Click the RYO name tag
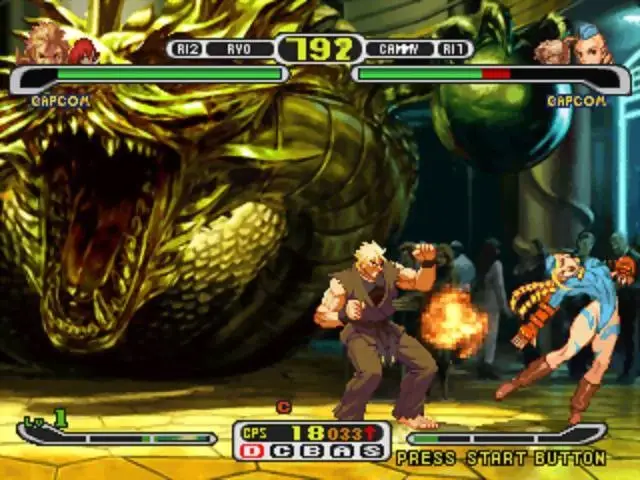 [x=238, y=49]
